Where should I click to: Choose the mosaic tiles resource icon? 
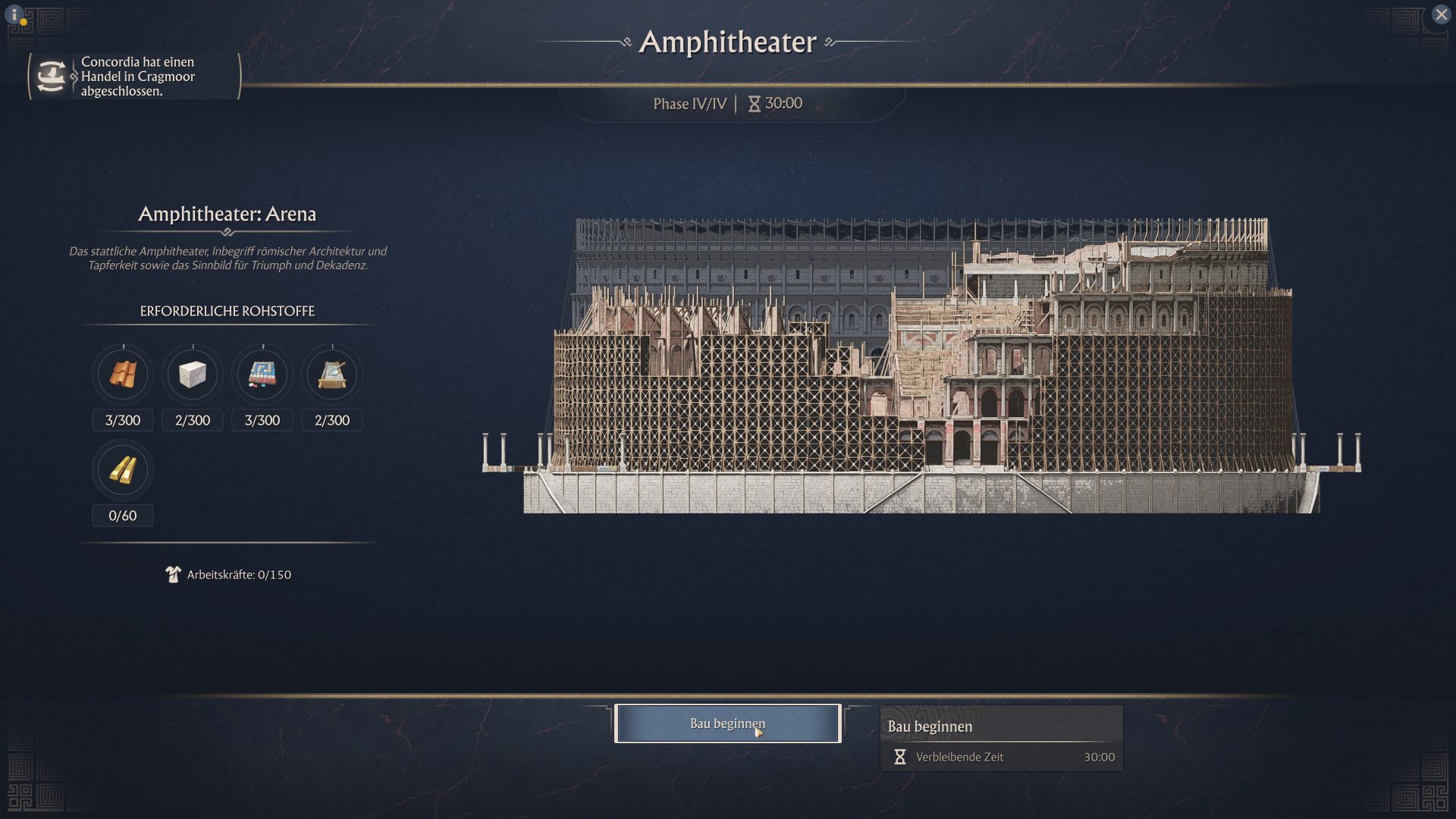262,375
